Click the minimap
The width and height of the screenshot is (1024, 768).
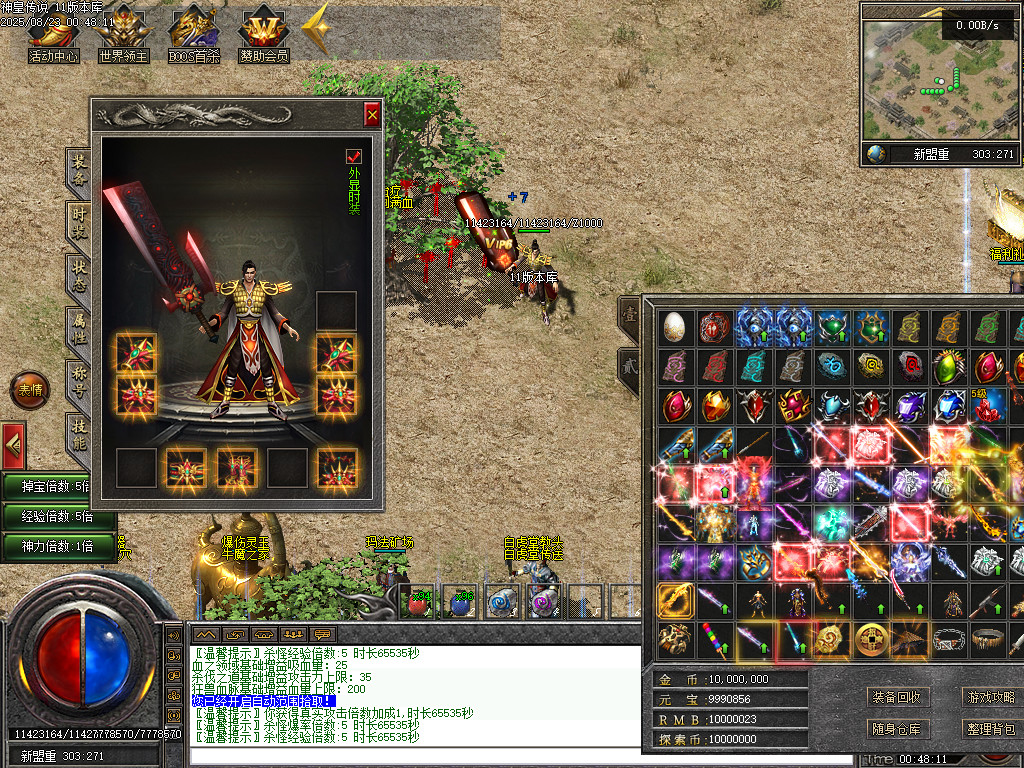click(x=925, y=78)
